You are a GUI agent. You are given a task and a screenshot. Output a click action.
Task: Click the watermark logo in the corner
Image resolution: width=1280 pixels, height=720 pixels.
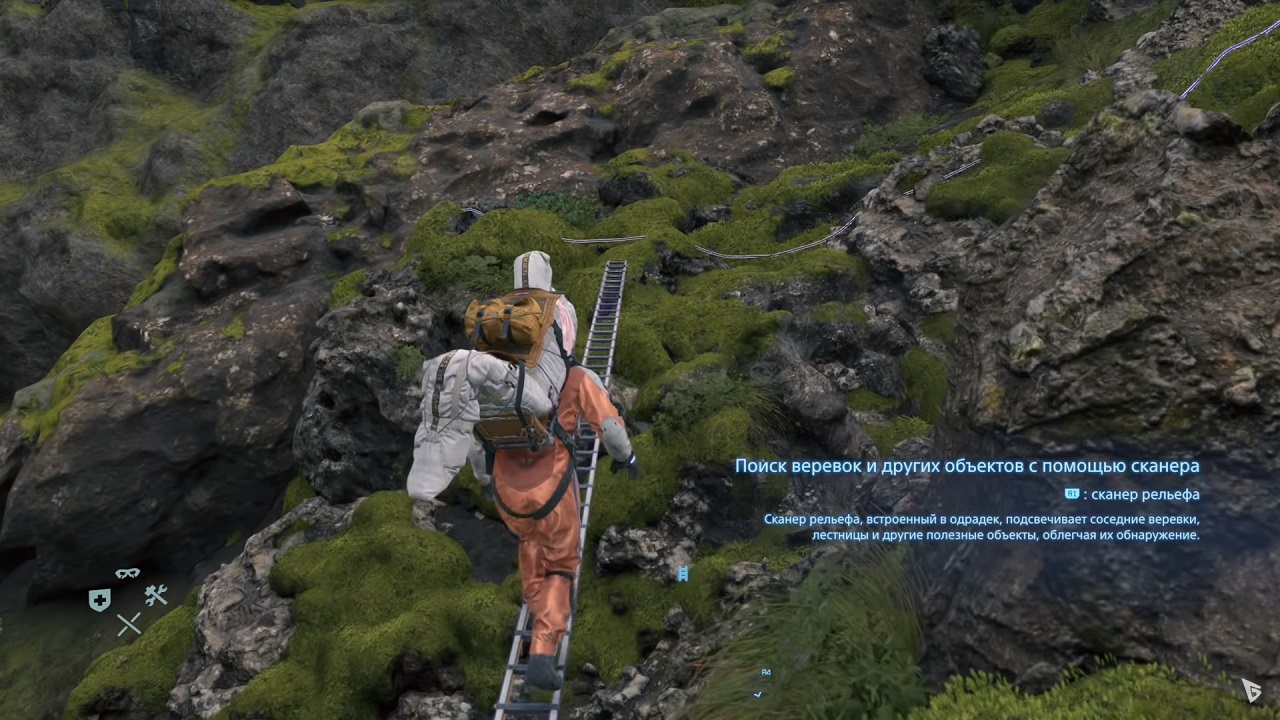[x=1251, y=689]
